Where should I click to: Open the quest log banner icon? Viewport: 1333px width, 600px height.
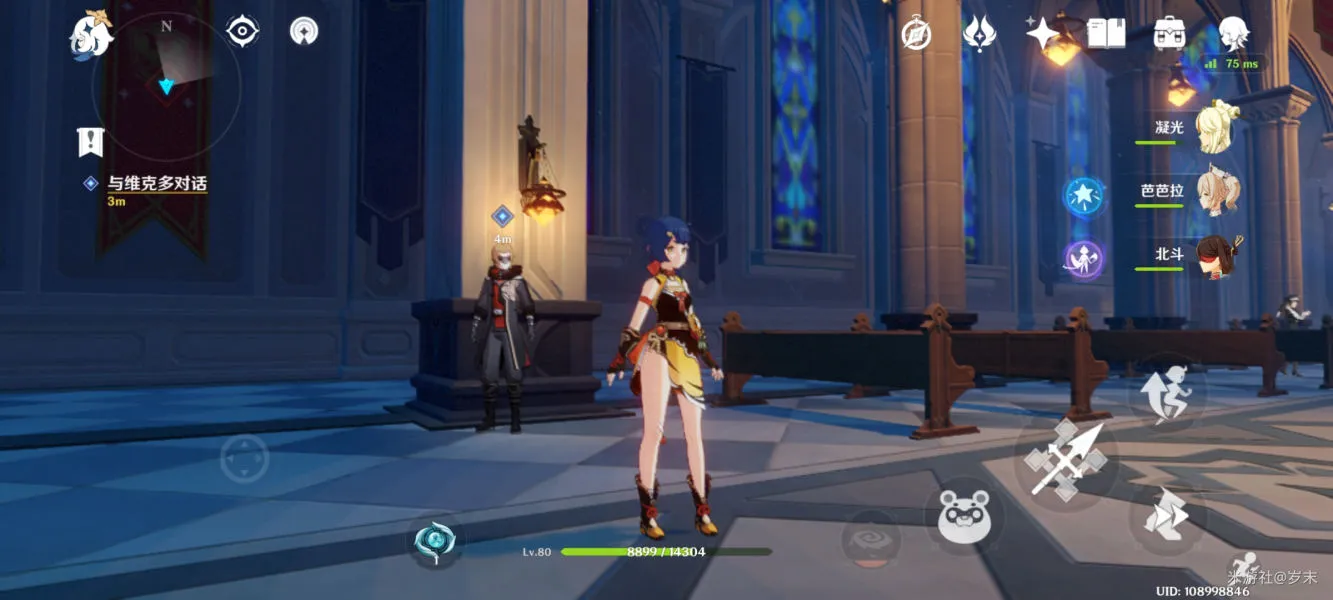point(91,142)
